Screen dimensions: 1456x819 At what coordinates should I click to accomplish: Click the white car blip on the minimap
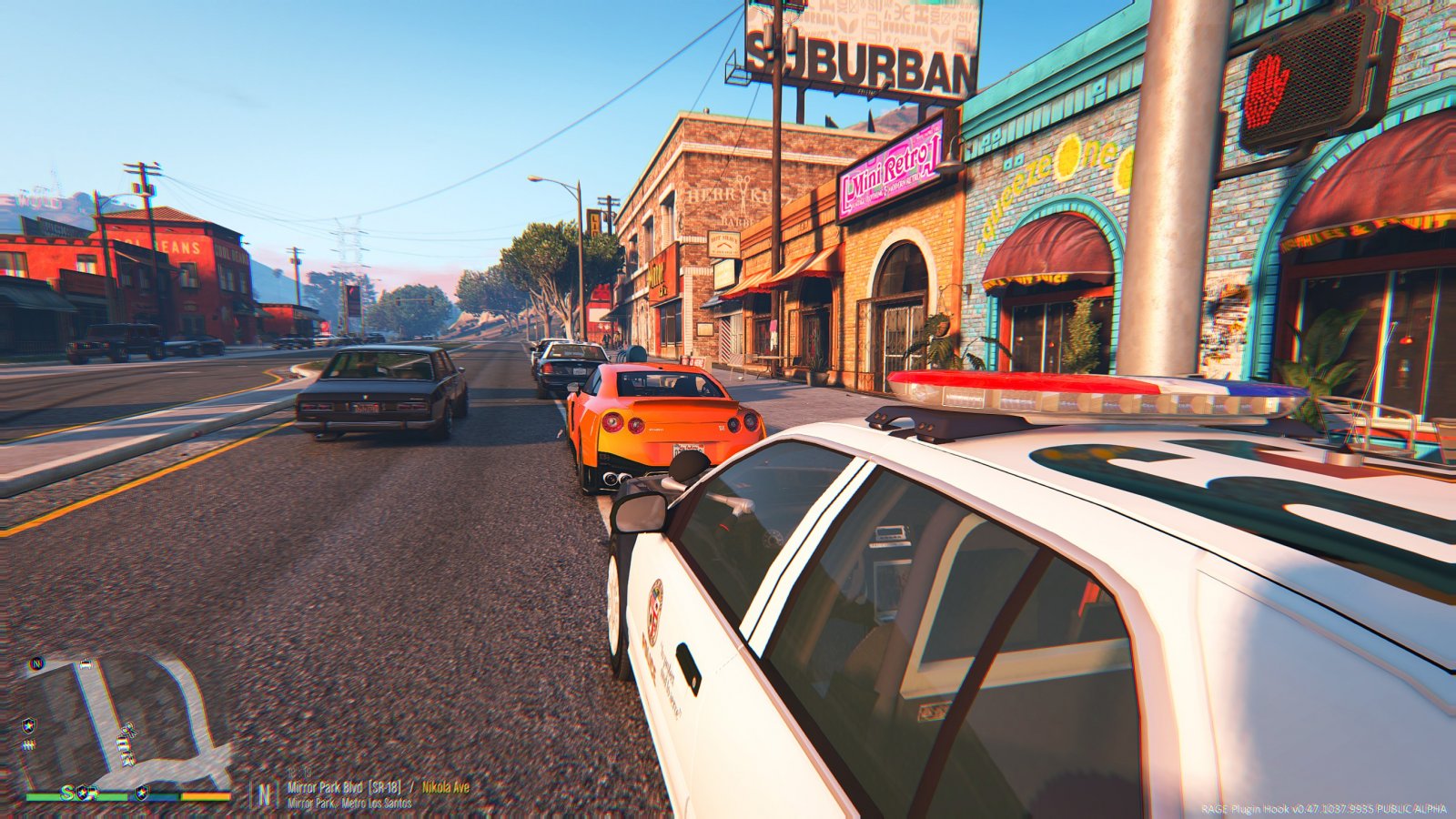click(86, 665)
